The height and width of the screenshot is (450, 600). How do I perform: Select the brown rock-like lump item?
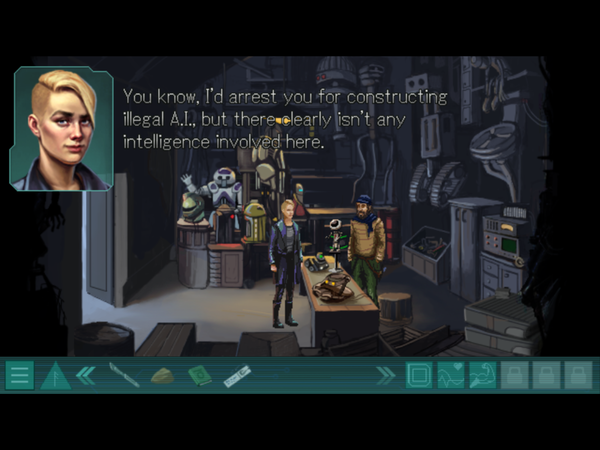pos(162,376)
